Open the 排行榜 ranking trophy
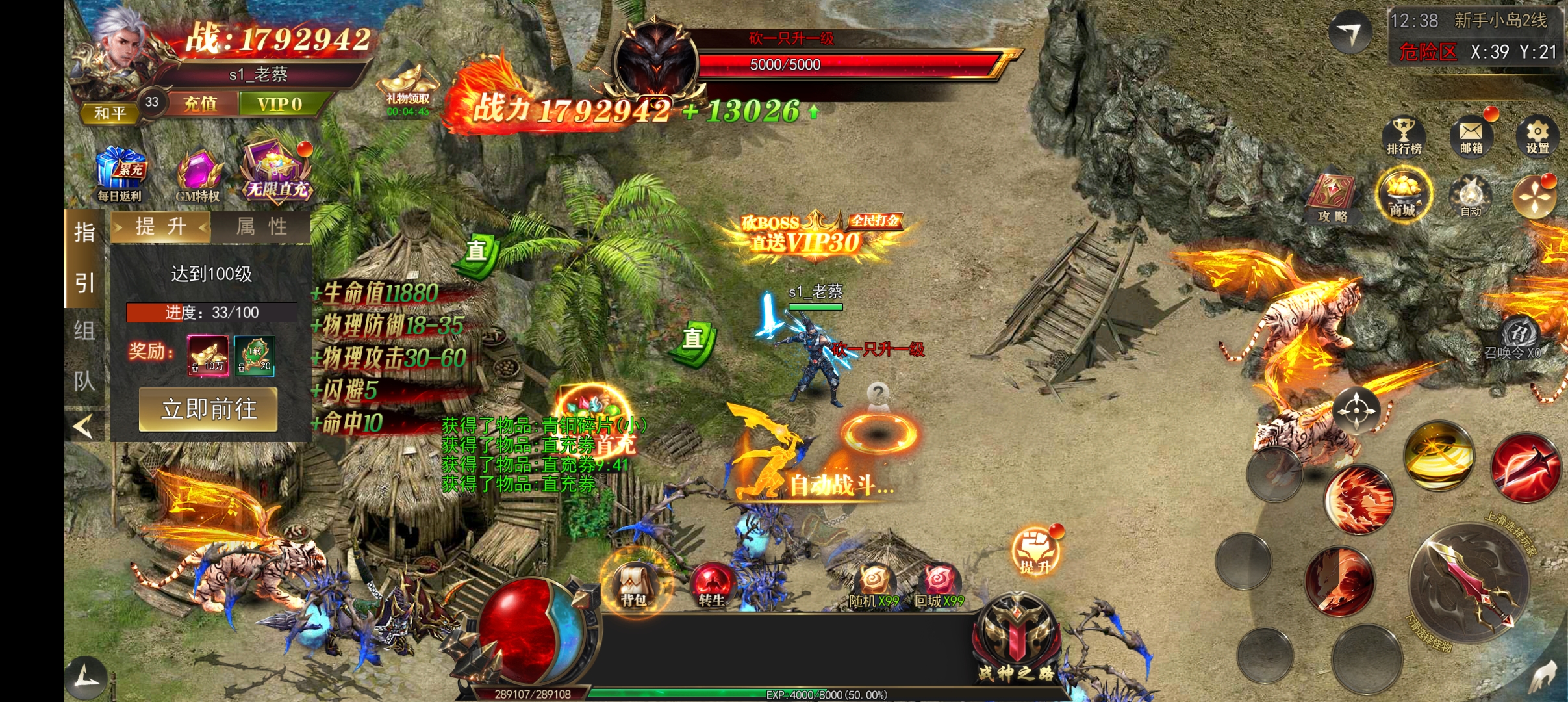 [1404, 136]
